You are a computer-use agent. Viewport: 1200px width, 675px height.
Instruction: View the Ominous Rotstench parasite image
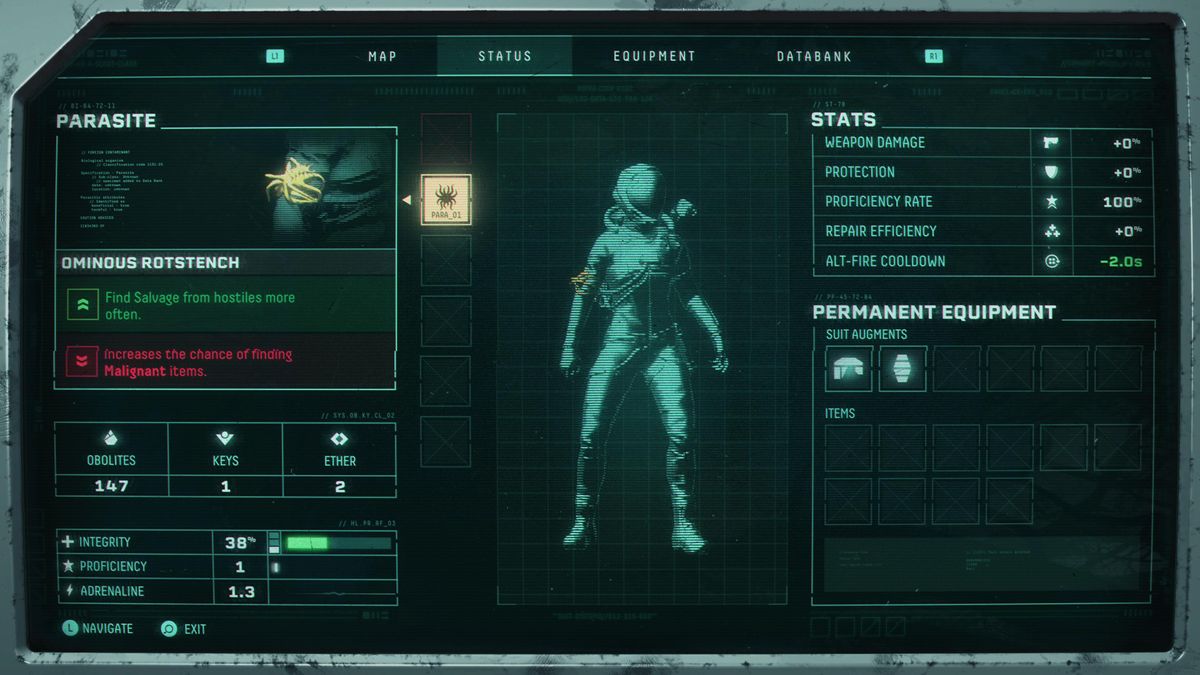(x=226, y=189)
